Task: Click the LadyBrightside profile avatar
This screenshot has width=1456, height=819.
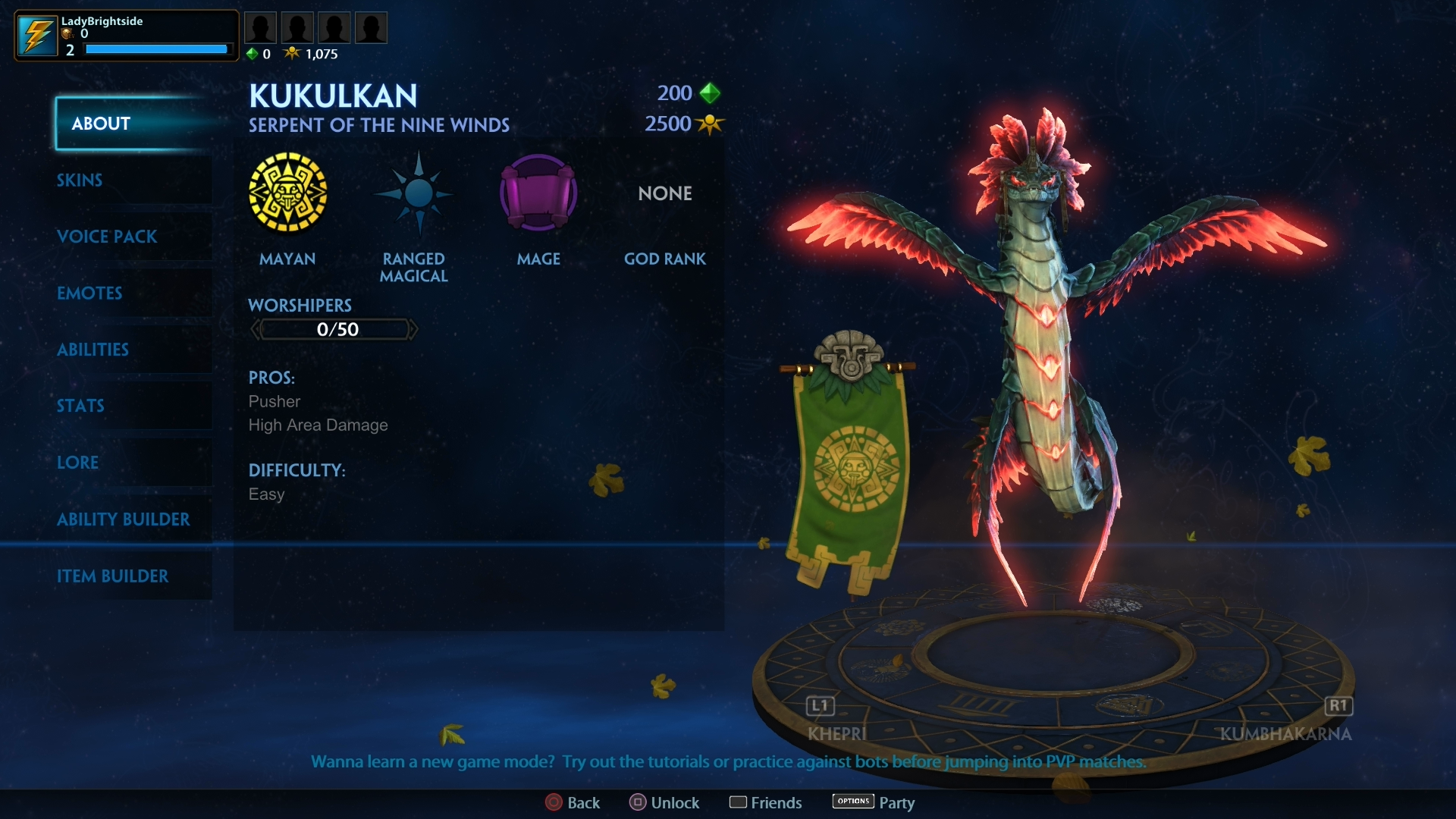Action: click(37, 36)
